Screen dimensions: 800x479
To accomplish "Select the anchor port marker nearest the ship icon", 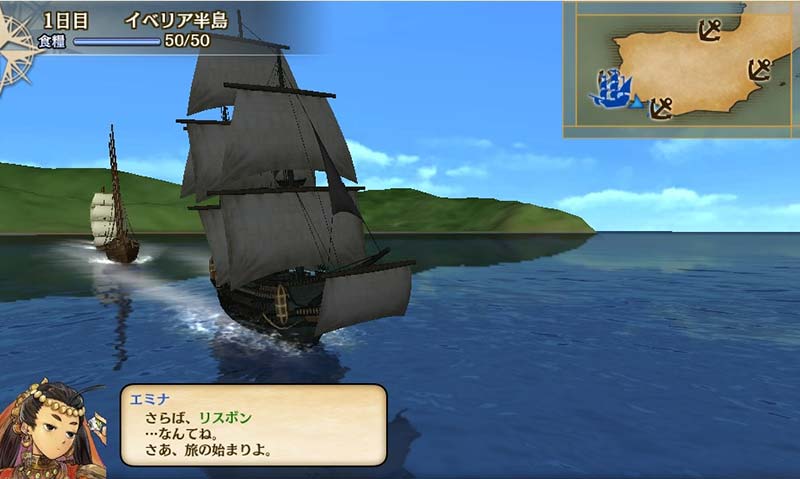I will 660,107.
